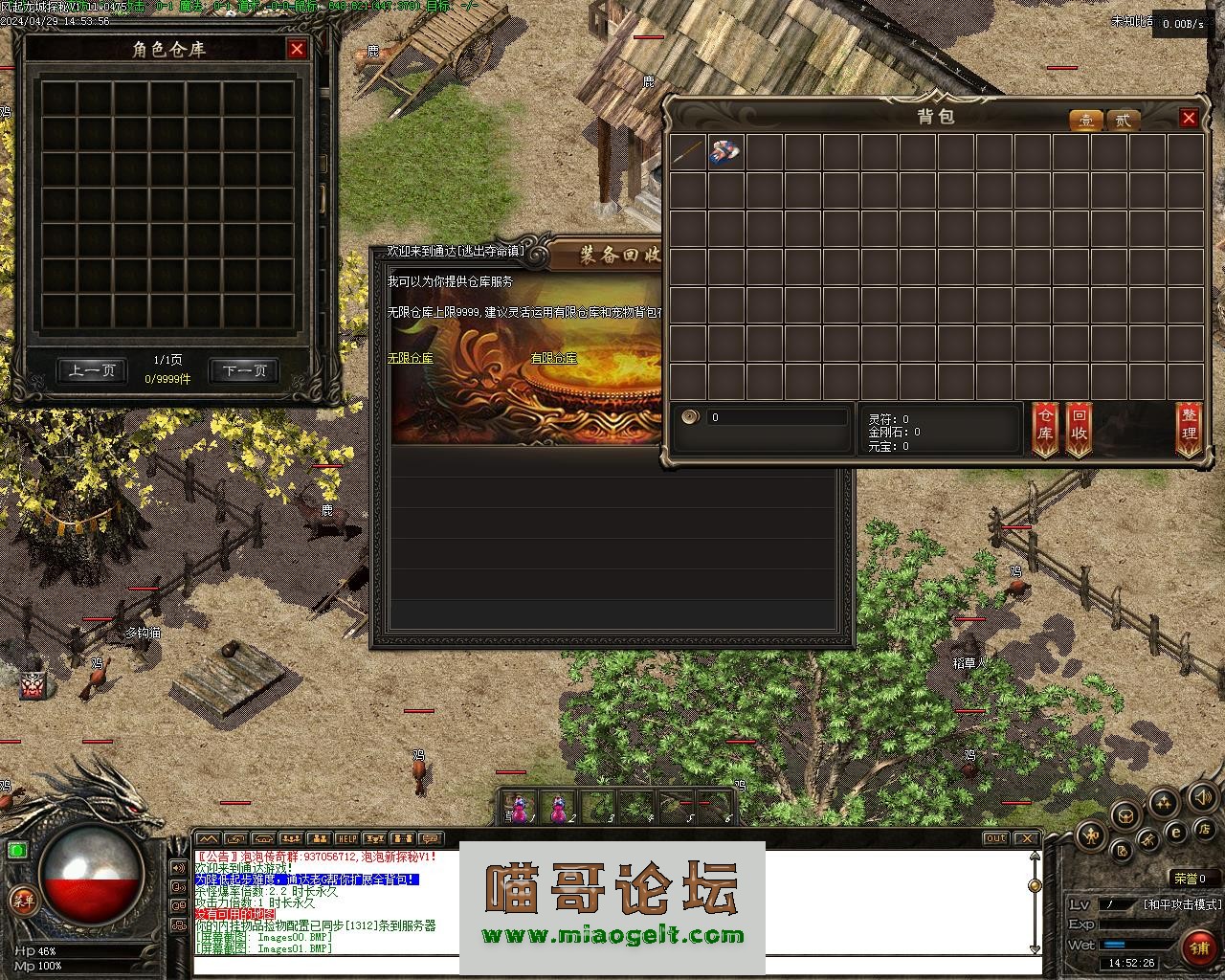
Task: Go to previous warehouse page (上一页)
Action: (x=92, y=370)
